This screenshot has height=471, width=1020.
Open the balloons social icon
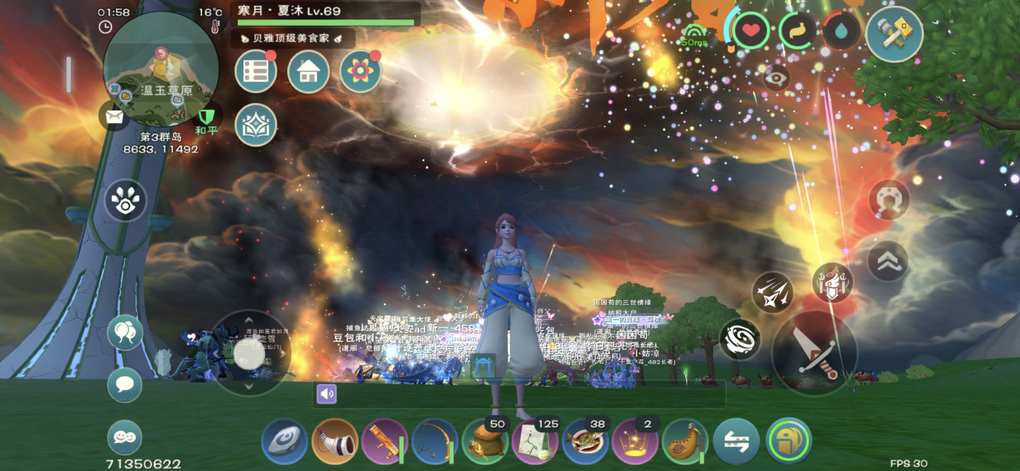(124, 332)
